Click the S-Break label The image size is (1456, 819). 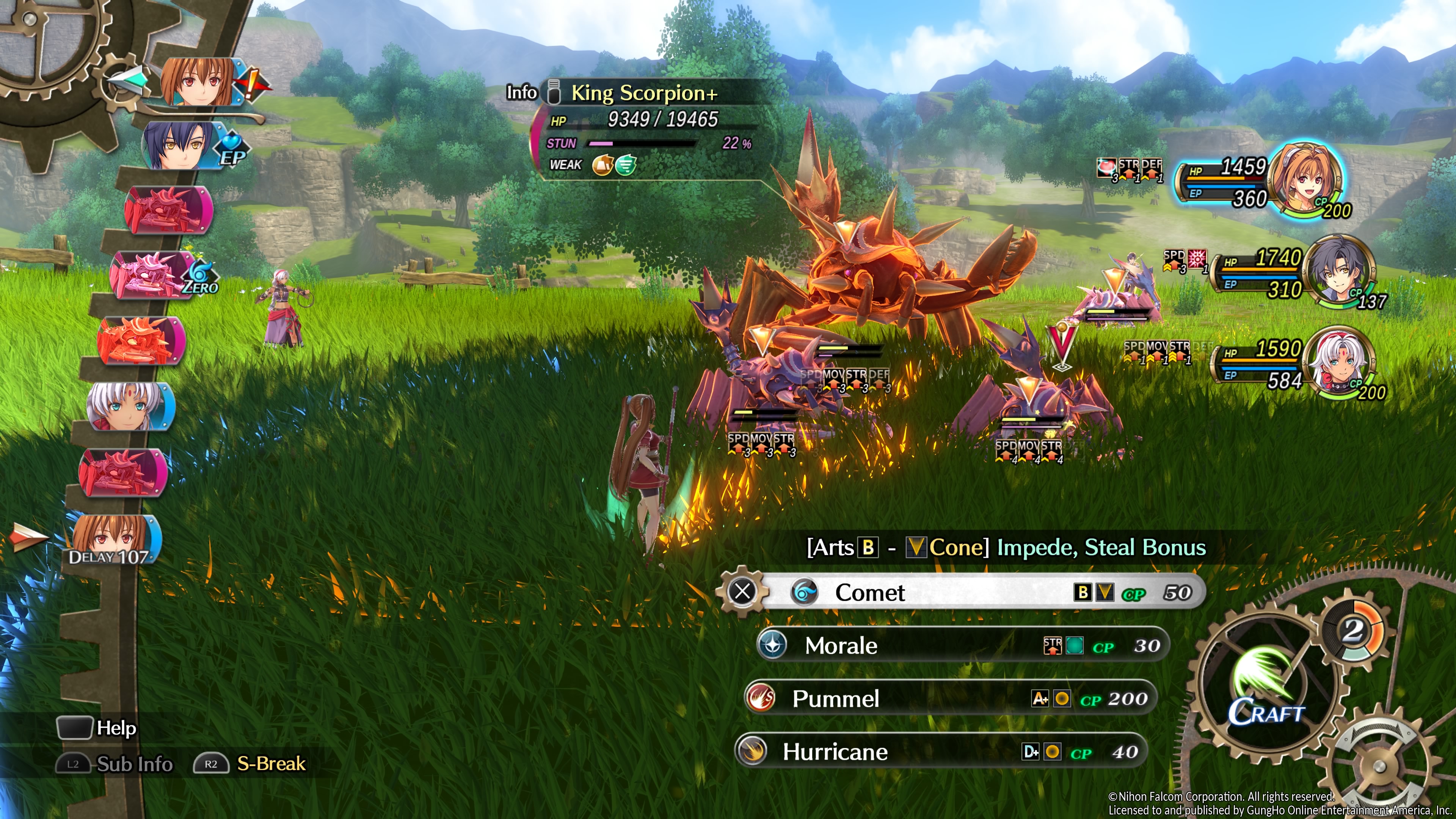(271, 764)
